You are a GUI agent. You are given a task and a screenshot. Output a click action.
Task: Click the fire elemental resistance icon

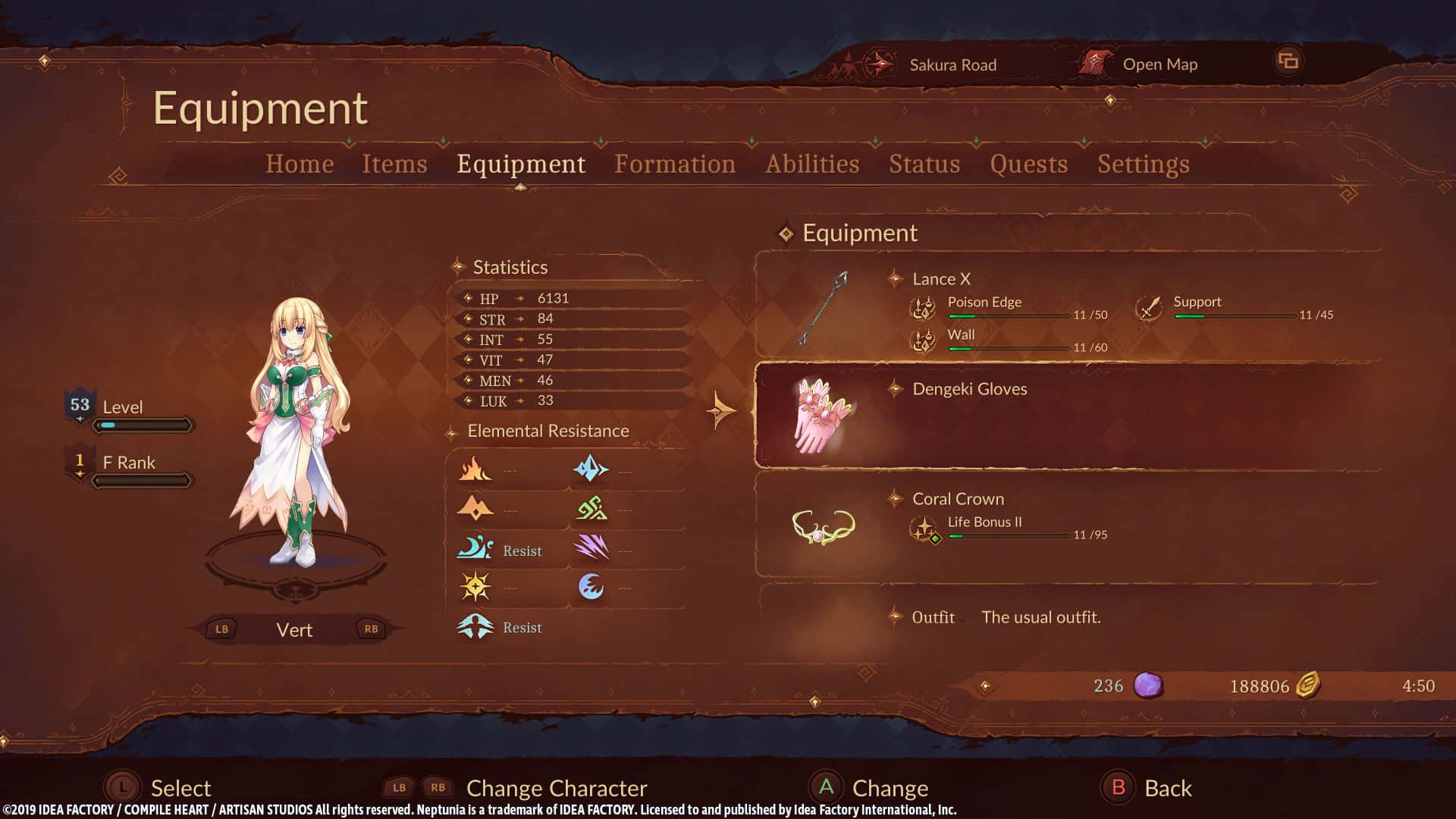point(475,468)
